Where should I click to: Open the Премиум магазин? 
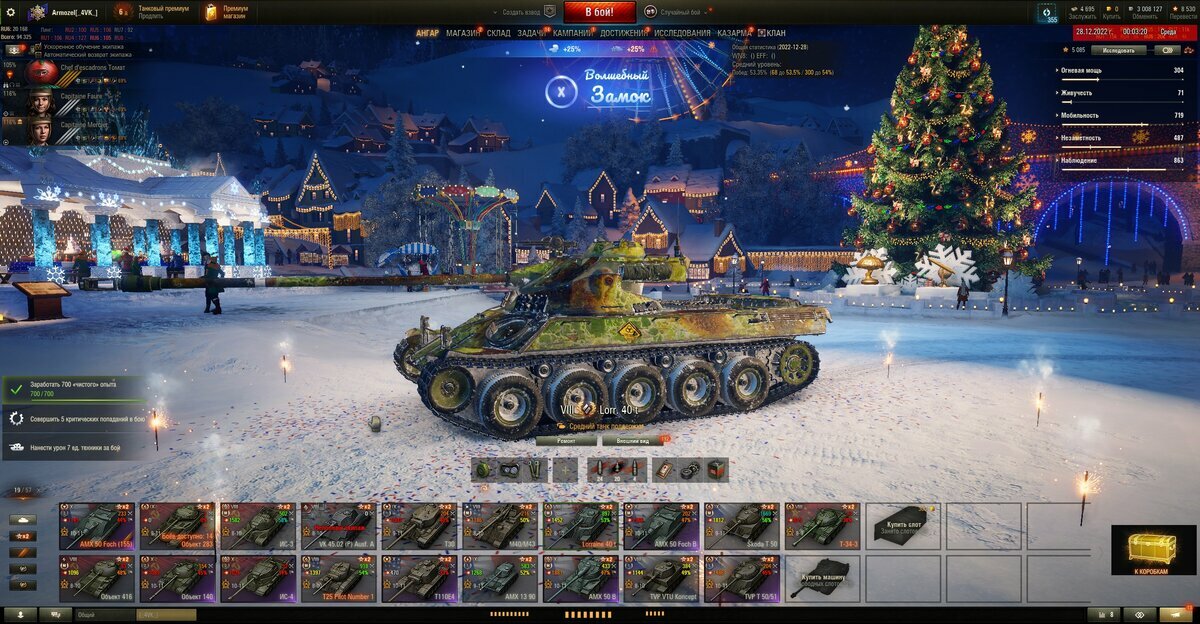(x=226, y=12)
